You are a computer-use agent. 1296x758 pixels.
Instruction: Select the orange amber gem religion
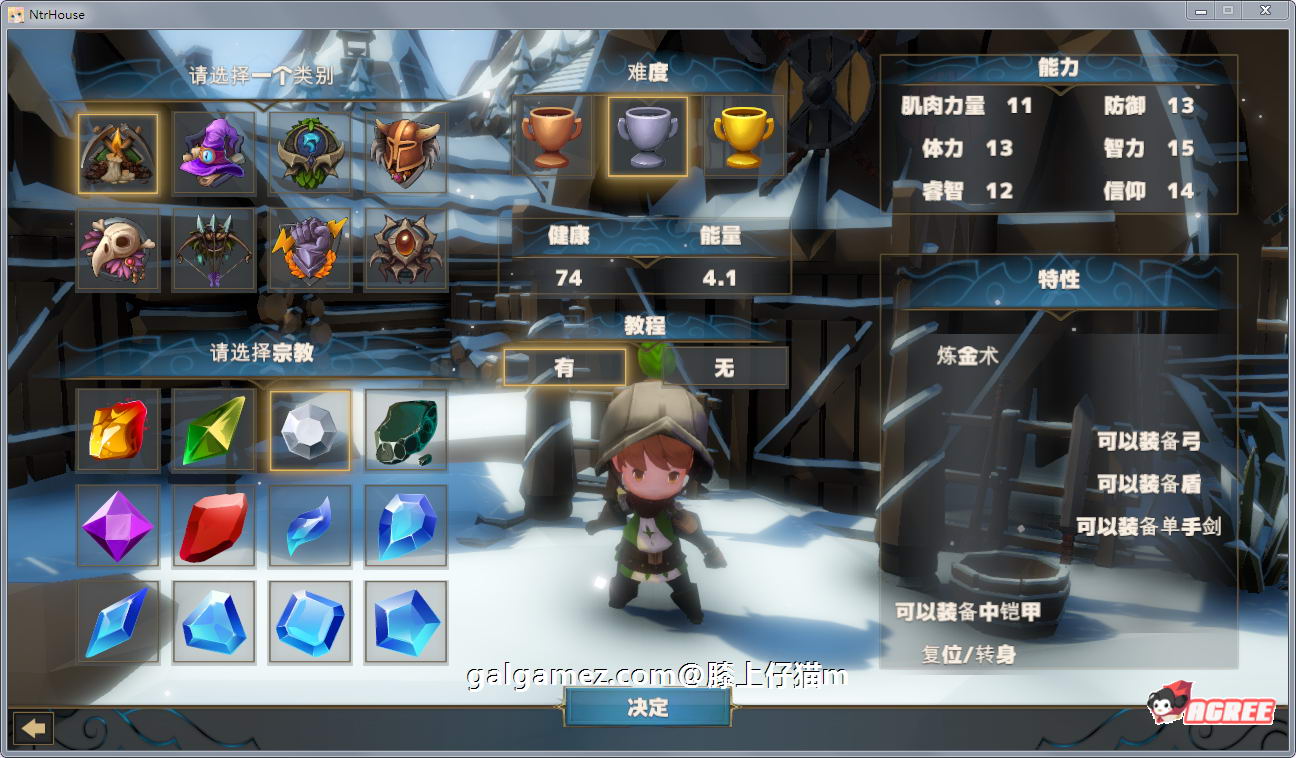118,430
